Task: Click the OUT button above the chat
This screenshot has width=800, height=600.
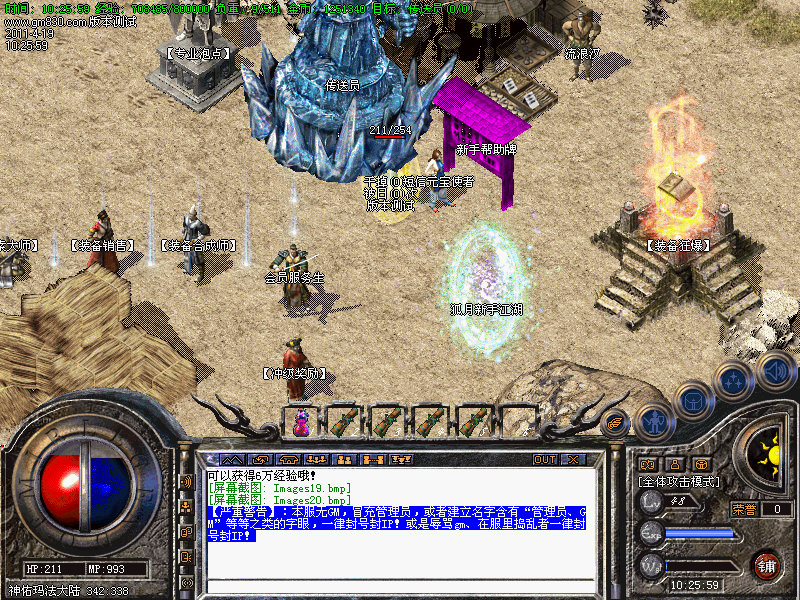Action: [x=544, y=459]
